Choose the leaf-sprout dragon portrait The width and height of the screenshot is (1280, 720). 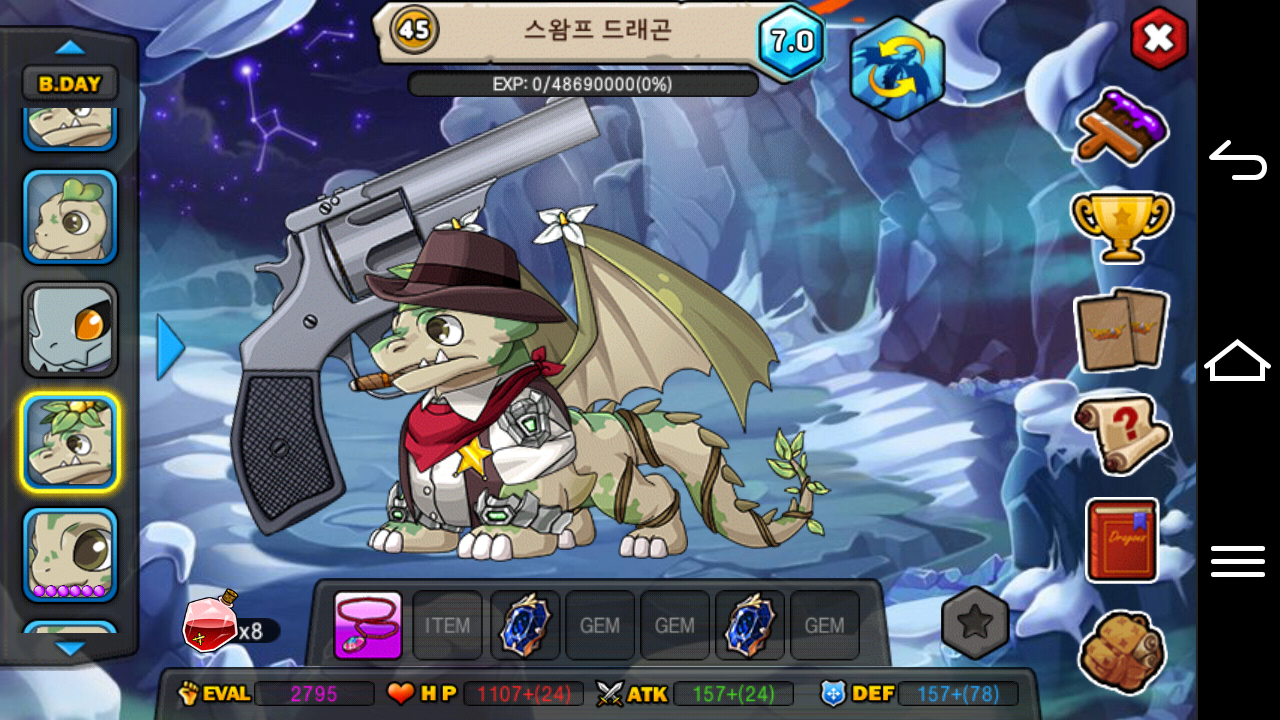click(x=70, y=216)
